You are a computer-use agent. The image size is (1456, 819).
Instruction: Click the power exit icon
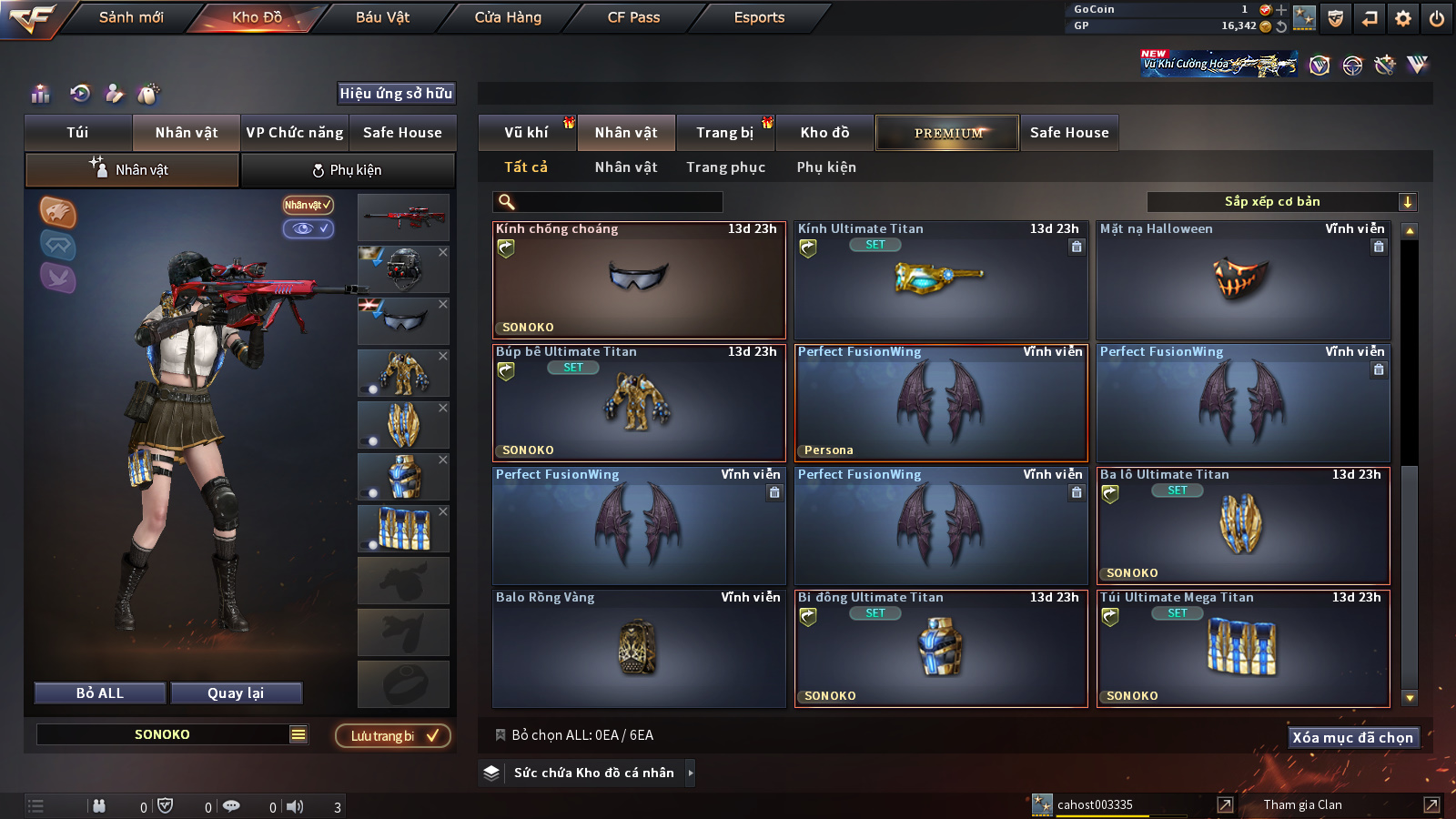point(1437,18)
